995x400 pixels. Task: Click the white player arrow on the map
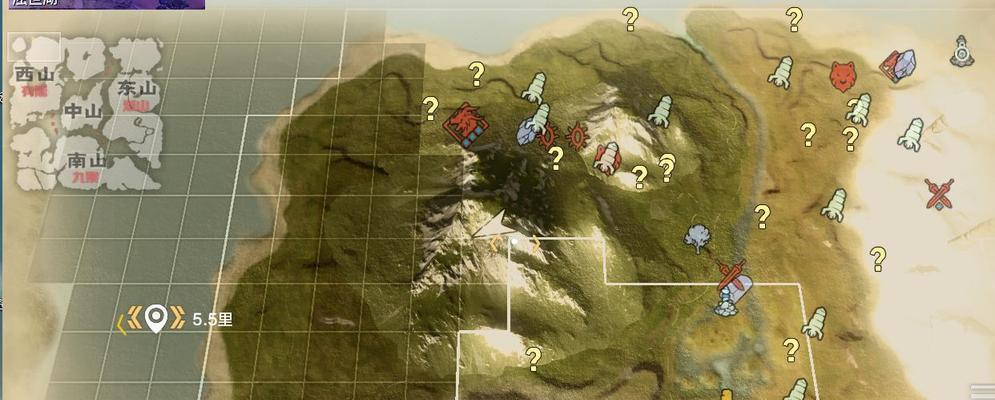[500, 224]
